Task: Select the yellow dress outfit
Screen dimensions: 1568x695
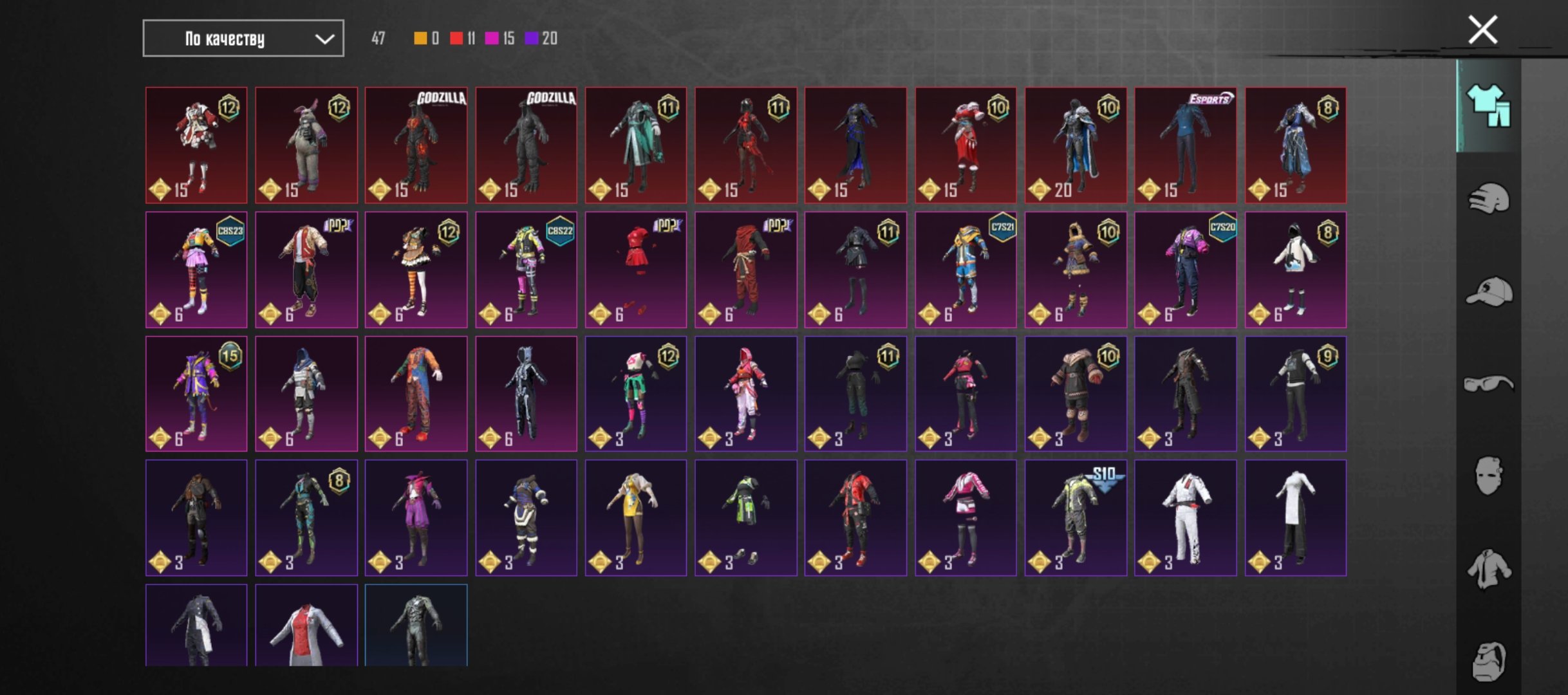Action: tap(635, 518)
